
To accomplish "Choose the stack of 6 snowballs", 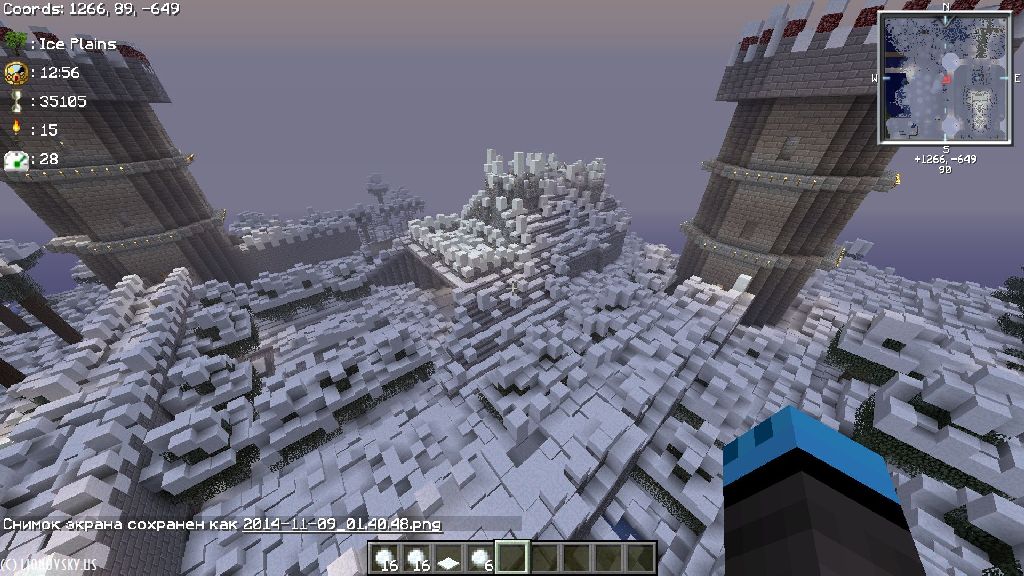I will [480, 558].
